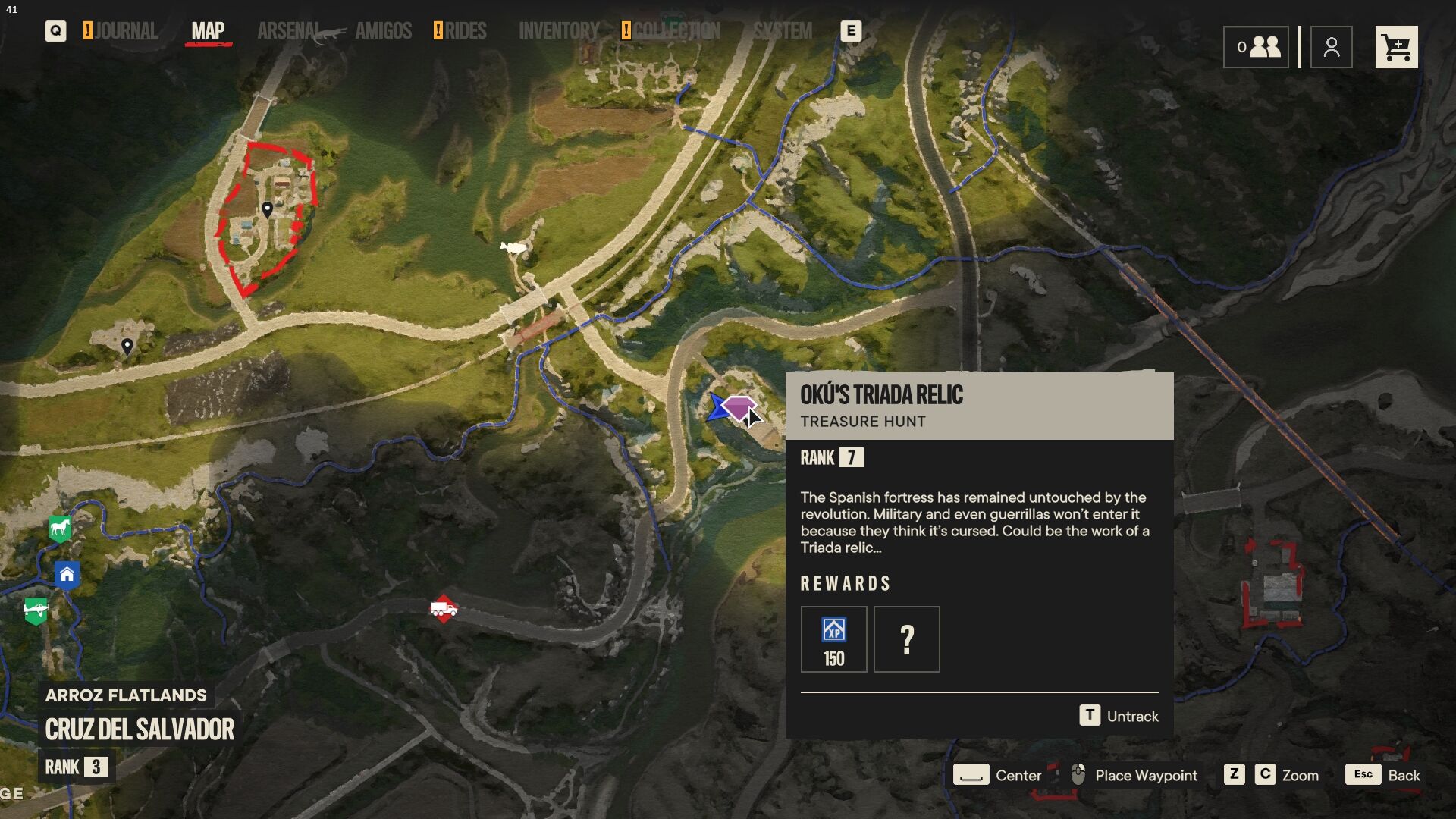
Task: Select the blue house hideout marker
Action: point(67,574)
